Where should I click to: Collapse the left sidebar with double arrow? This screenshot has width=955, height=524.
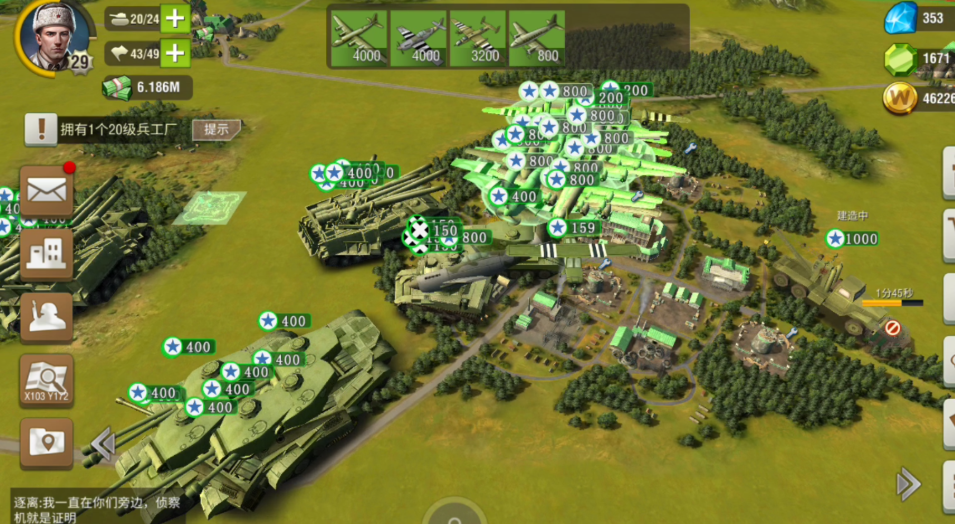coord(102,443)
